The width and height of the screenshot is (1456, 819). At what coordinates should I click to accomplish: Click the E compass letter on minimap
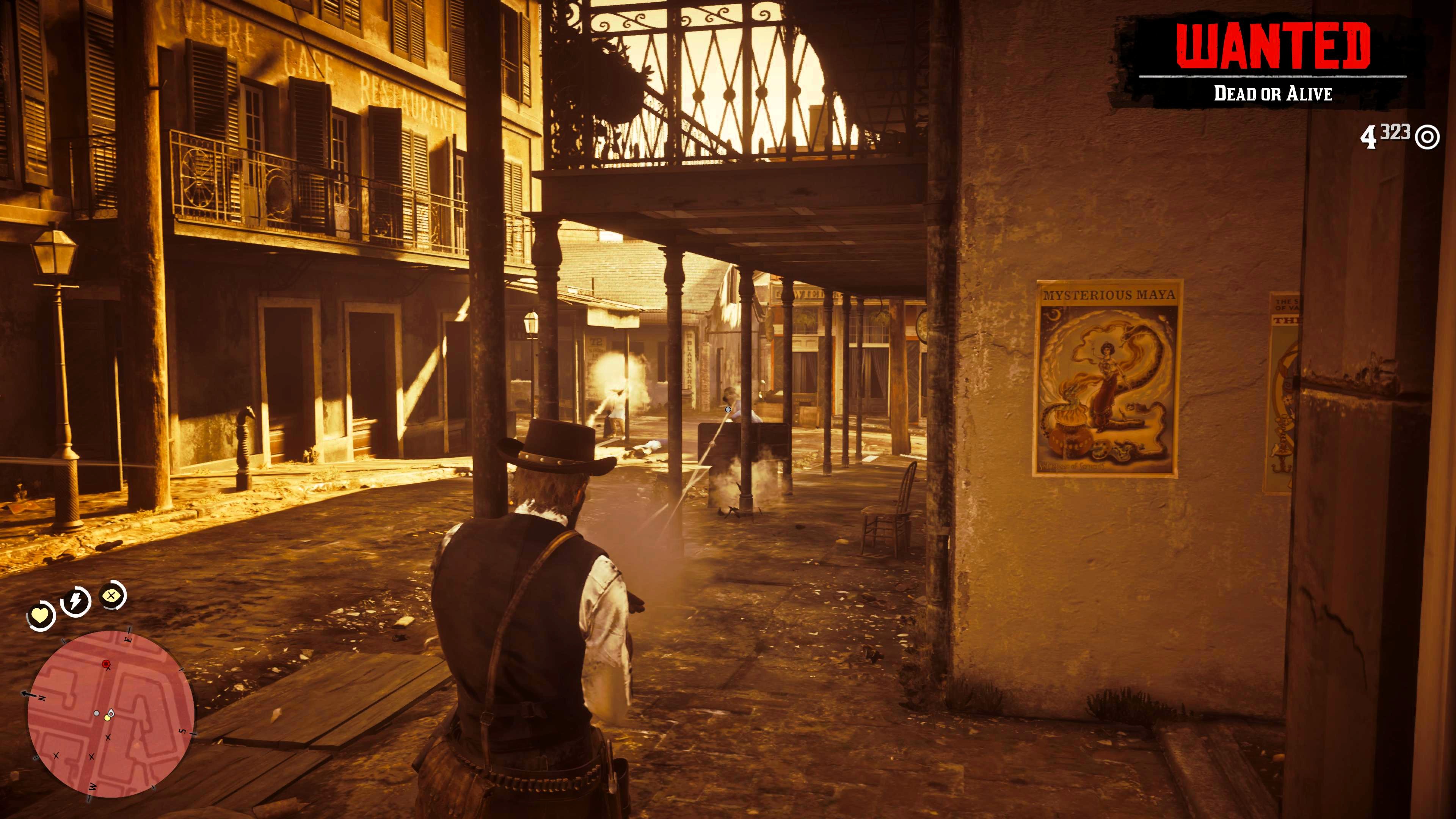point(128,639)
